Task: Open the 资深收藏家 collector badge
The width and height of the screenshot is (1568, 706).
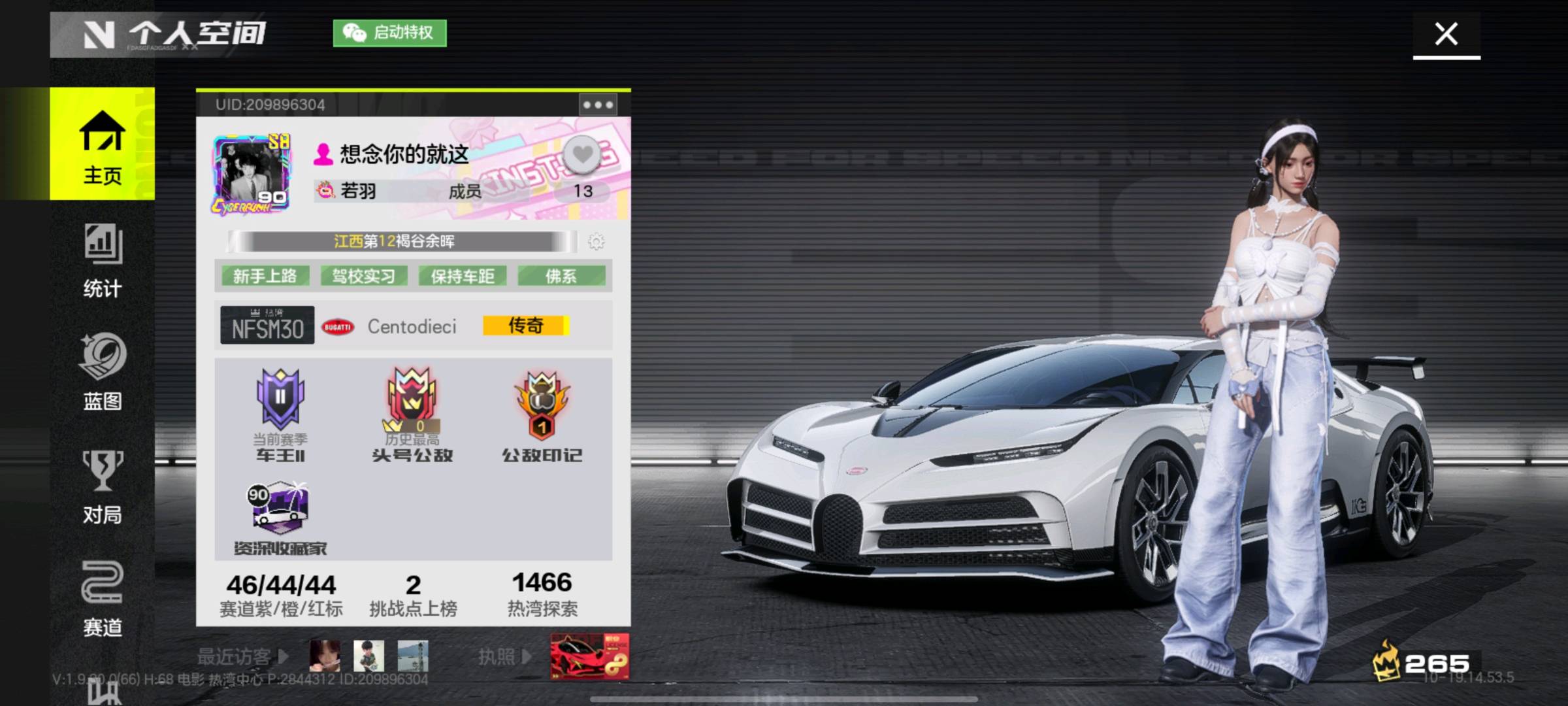Action: pos(280,518)
